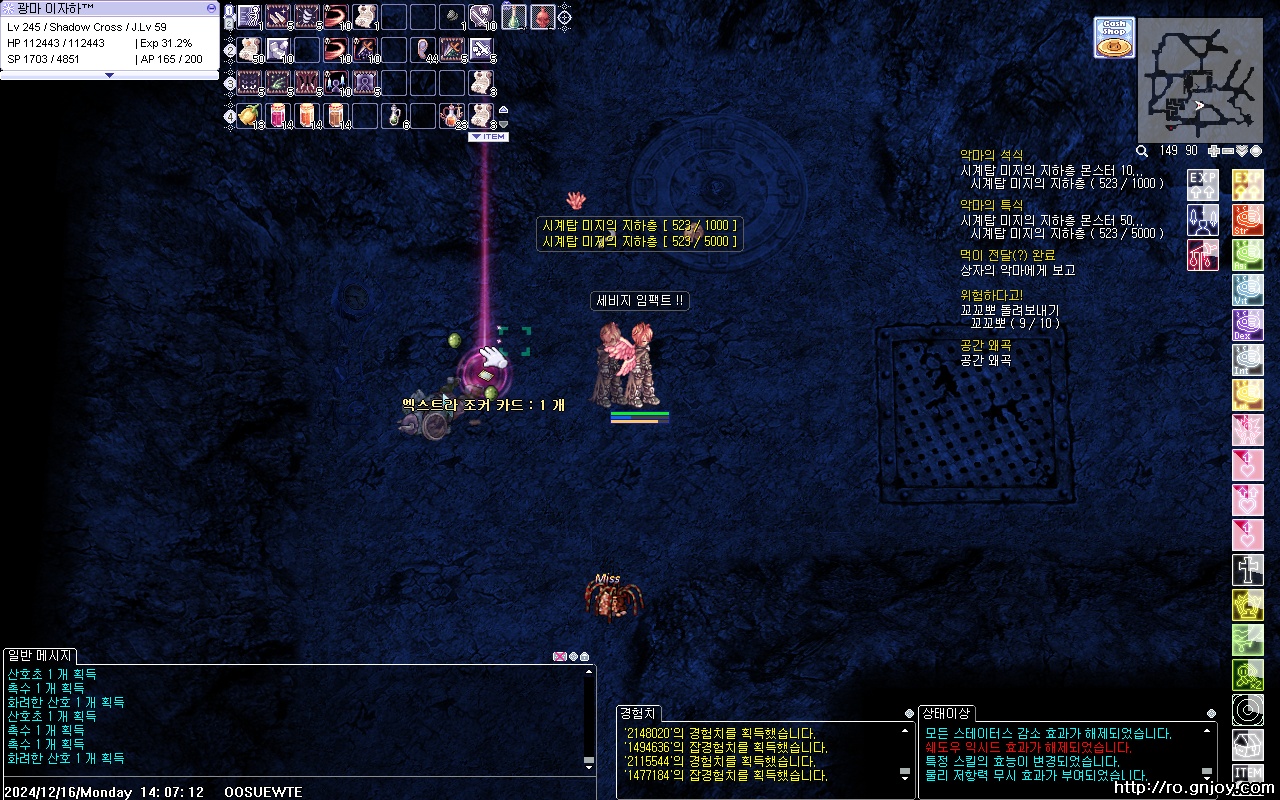Select the 공간 왜곡 quest entry
Screen dimensions: 1280x800
click(985, 345)
